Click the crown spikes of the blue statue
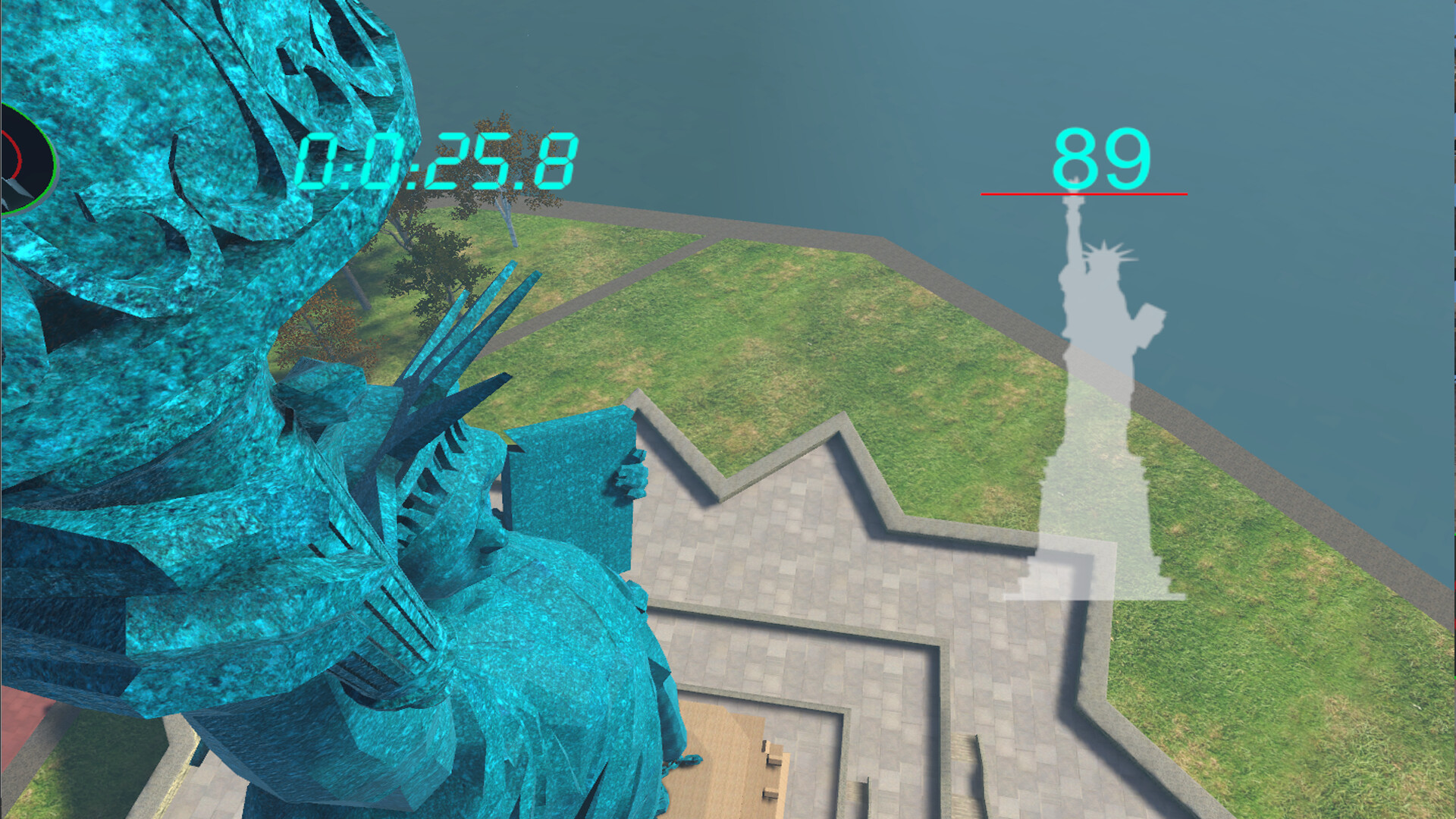 pos(455,341)
